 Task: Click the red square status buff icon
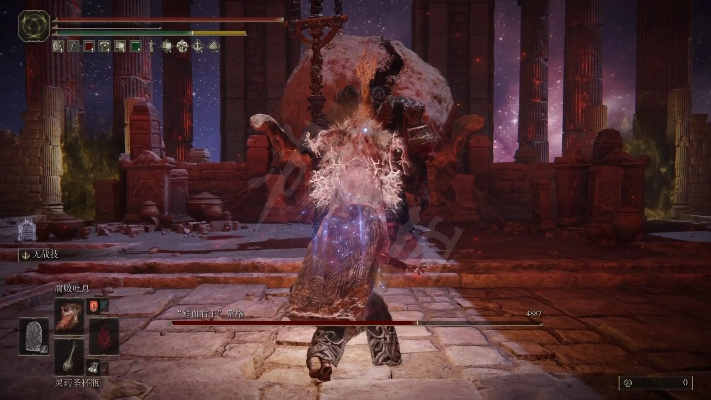88,46
